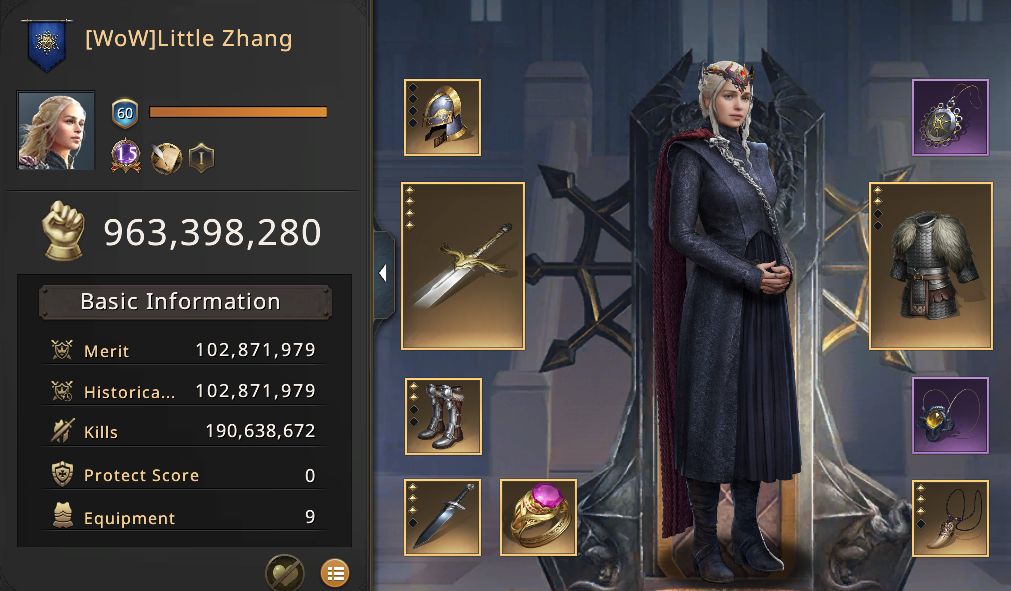View the horn necklace slot

[950, 518]
